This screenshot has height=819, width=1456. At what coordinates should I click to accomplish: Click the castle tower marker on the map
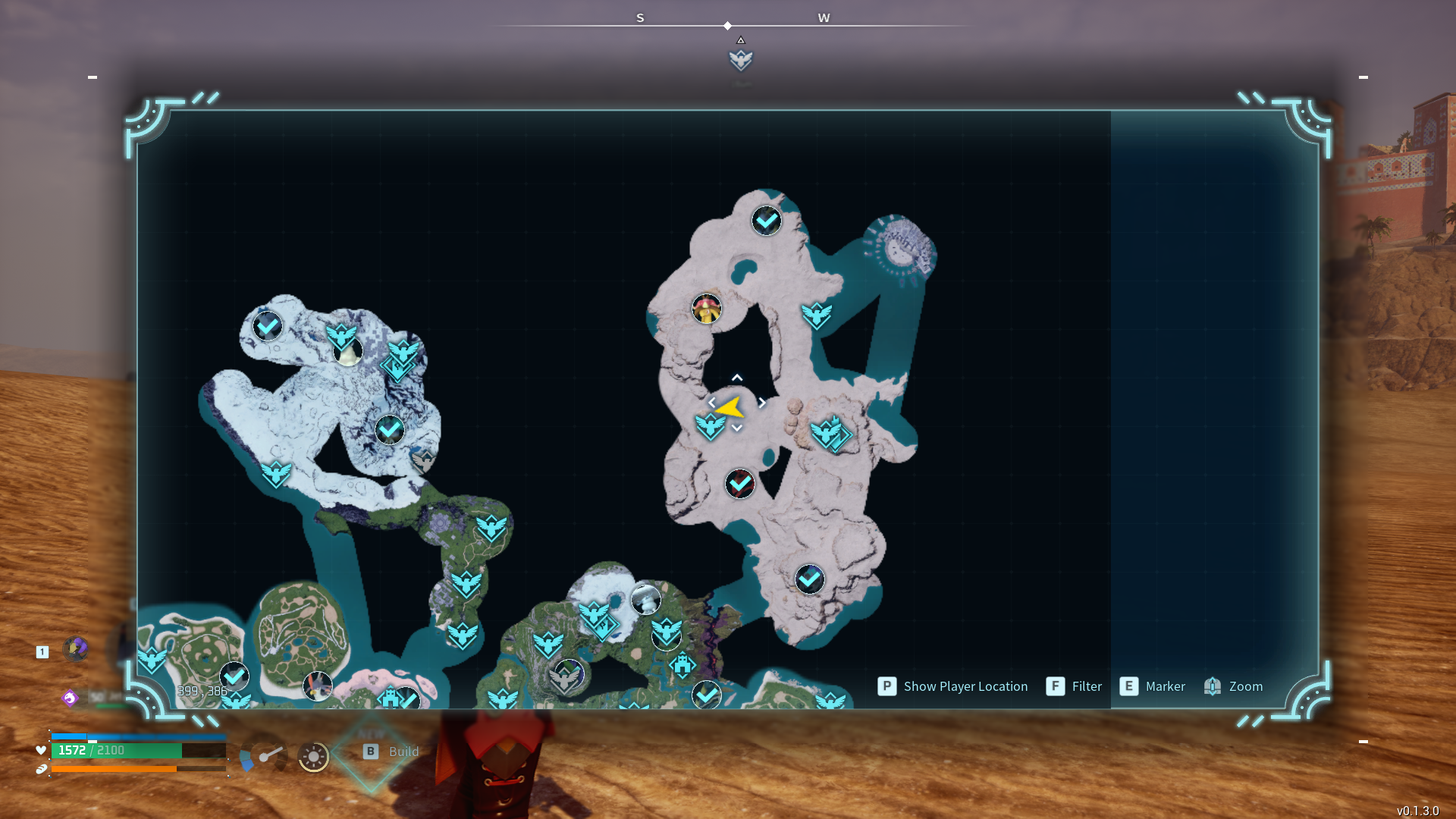[682, 665]
